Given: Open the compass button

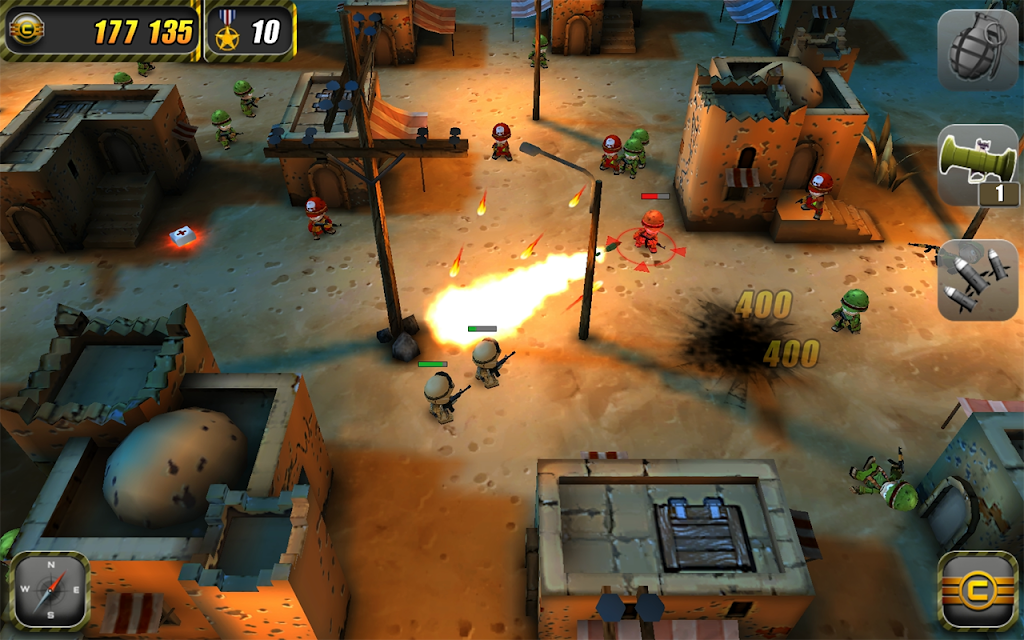Looking at the screenshot, I should click(x=49, y=590).
